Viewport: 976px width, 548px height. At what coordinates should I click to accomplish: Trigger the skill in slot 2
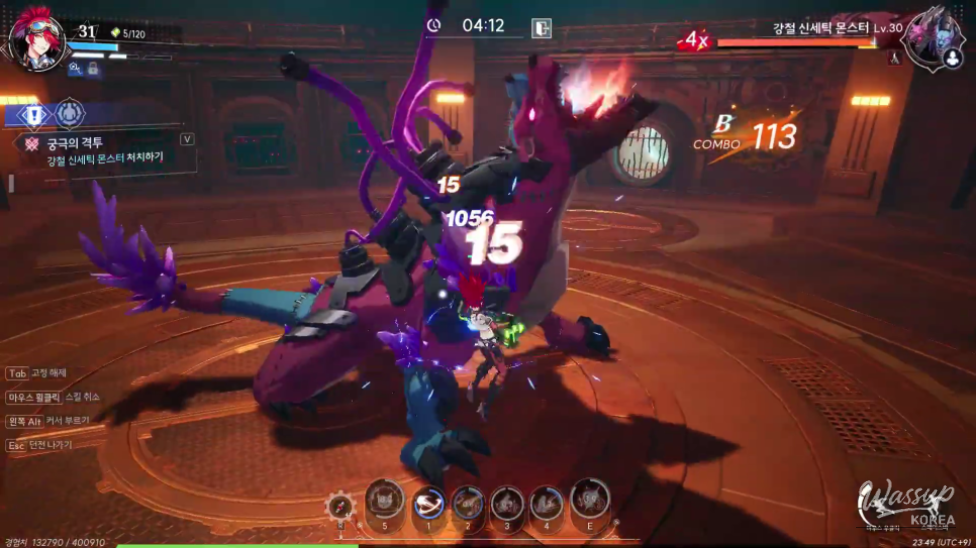[x=468, y=503]
